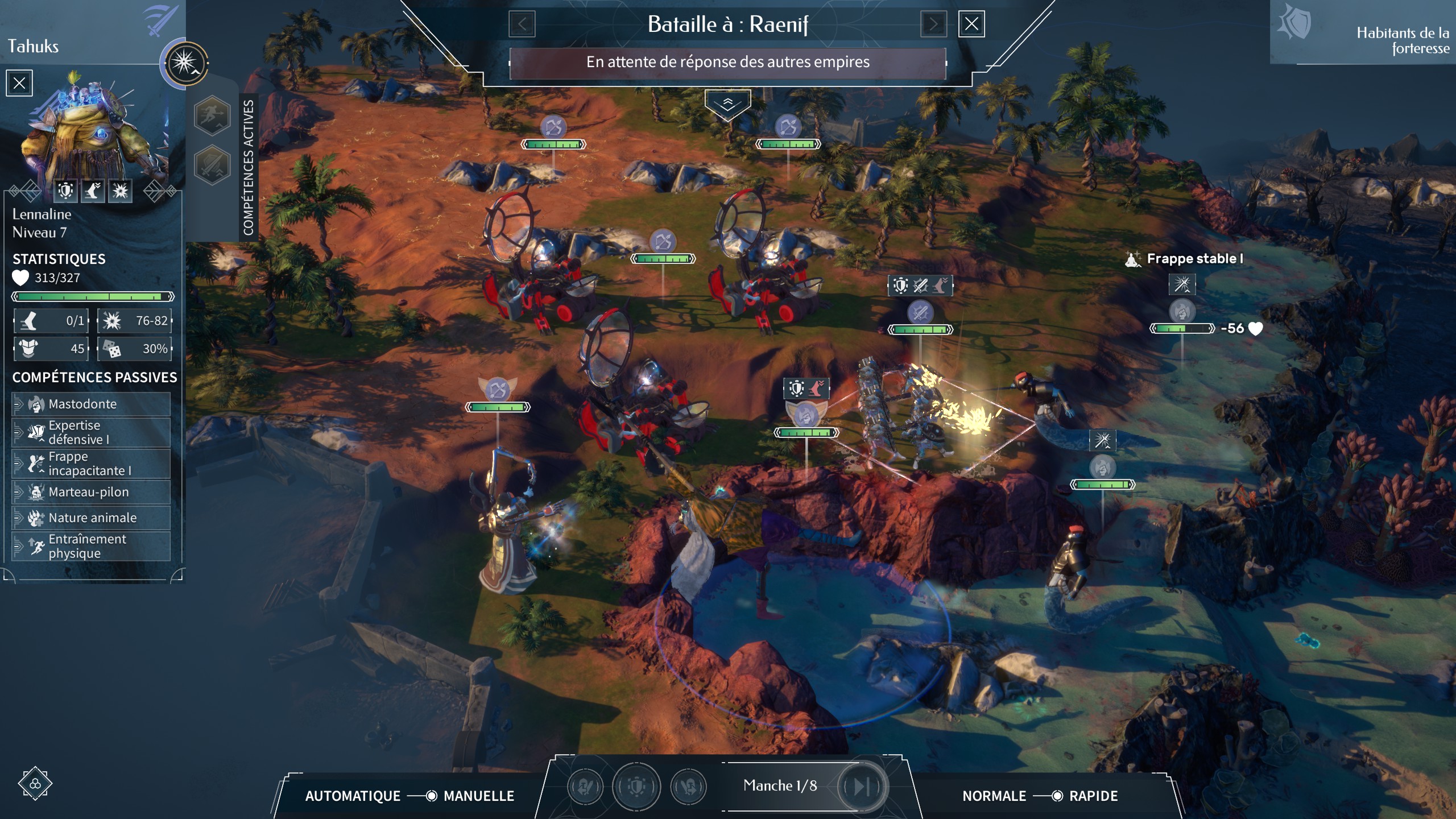
Task: Go to the next battle arrow
Action: point(933,24)
